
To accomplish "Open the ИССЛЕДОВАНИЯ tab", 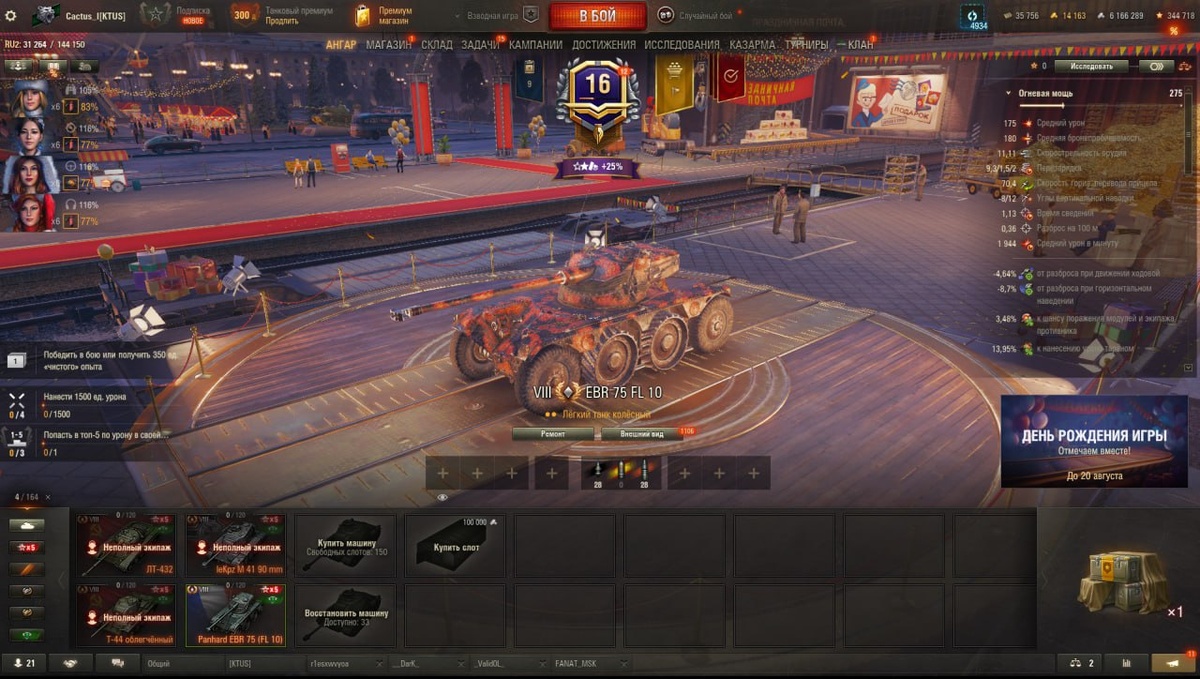I will tap(681, 45).
